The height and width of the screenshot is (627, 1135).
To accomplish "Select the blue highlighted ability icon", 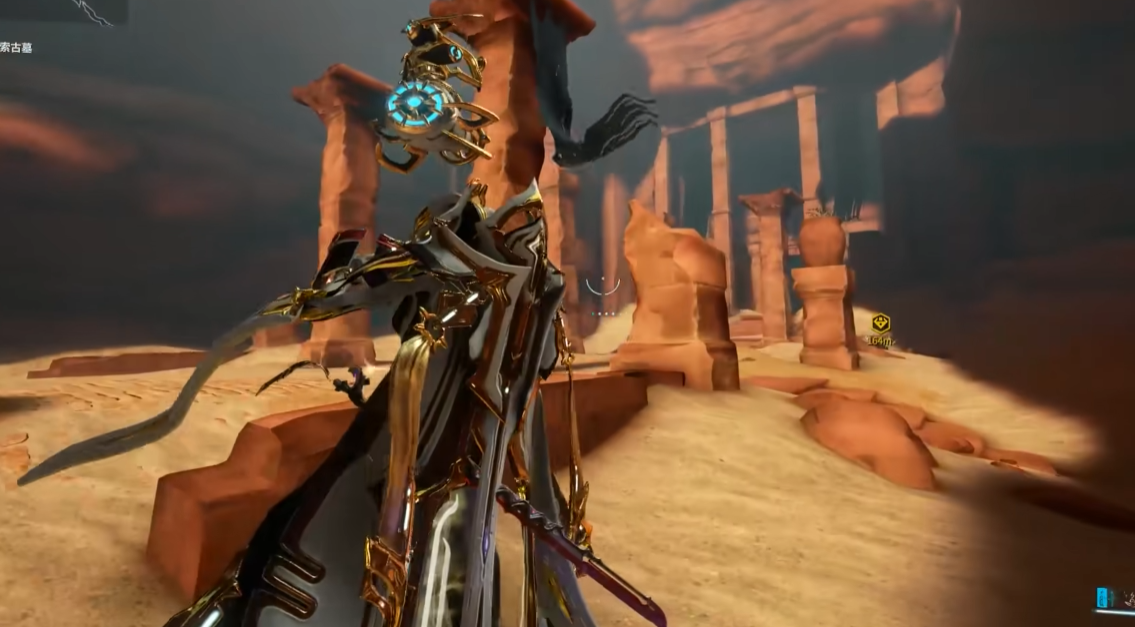I will [1104, 598].
